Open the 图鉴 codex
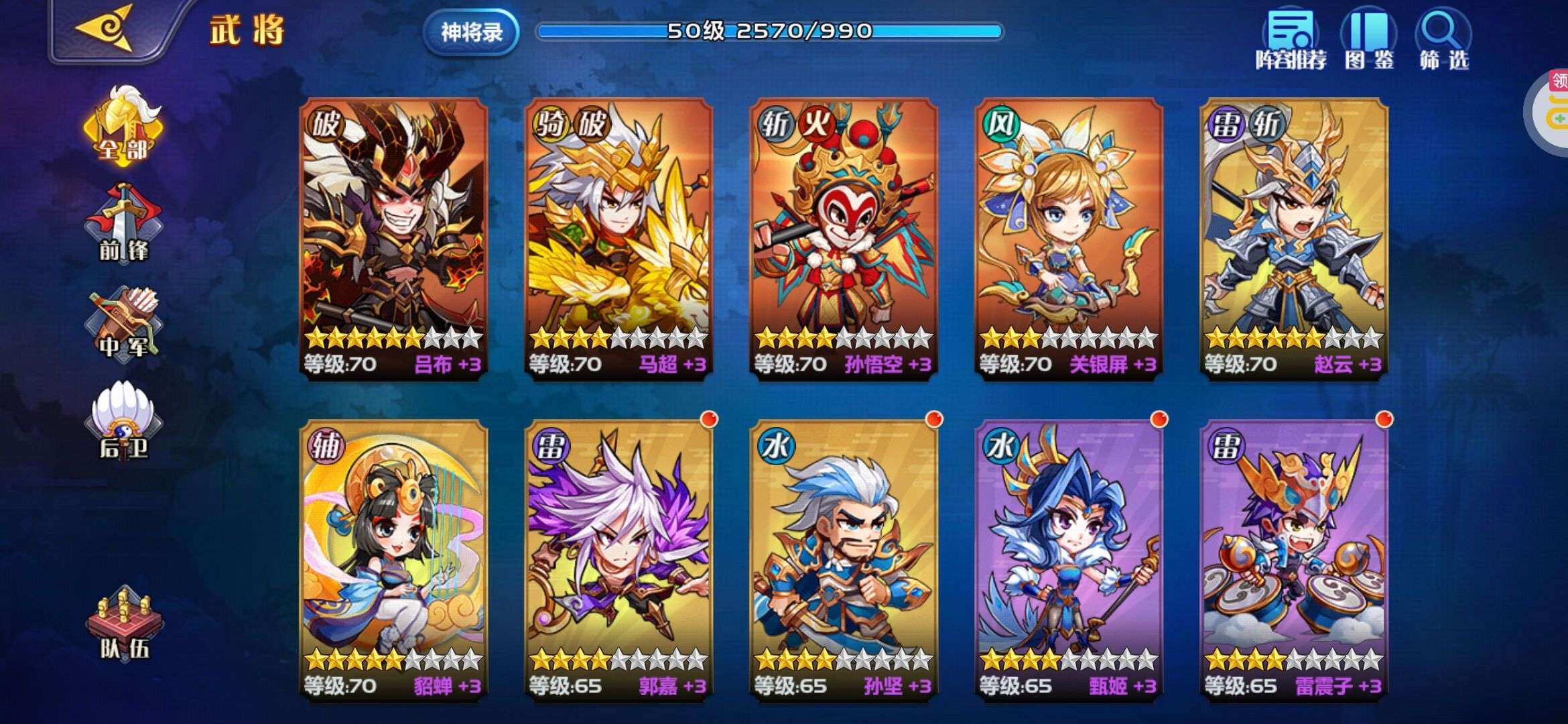The height and width of the screenshot is (724, 1568). pos(1368,40)
